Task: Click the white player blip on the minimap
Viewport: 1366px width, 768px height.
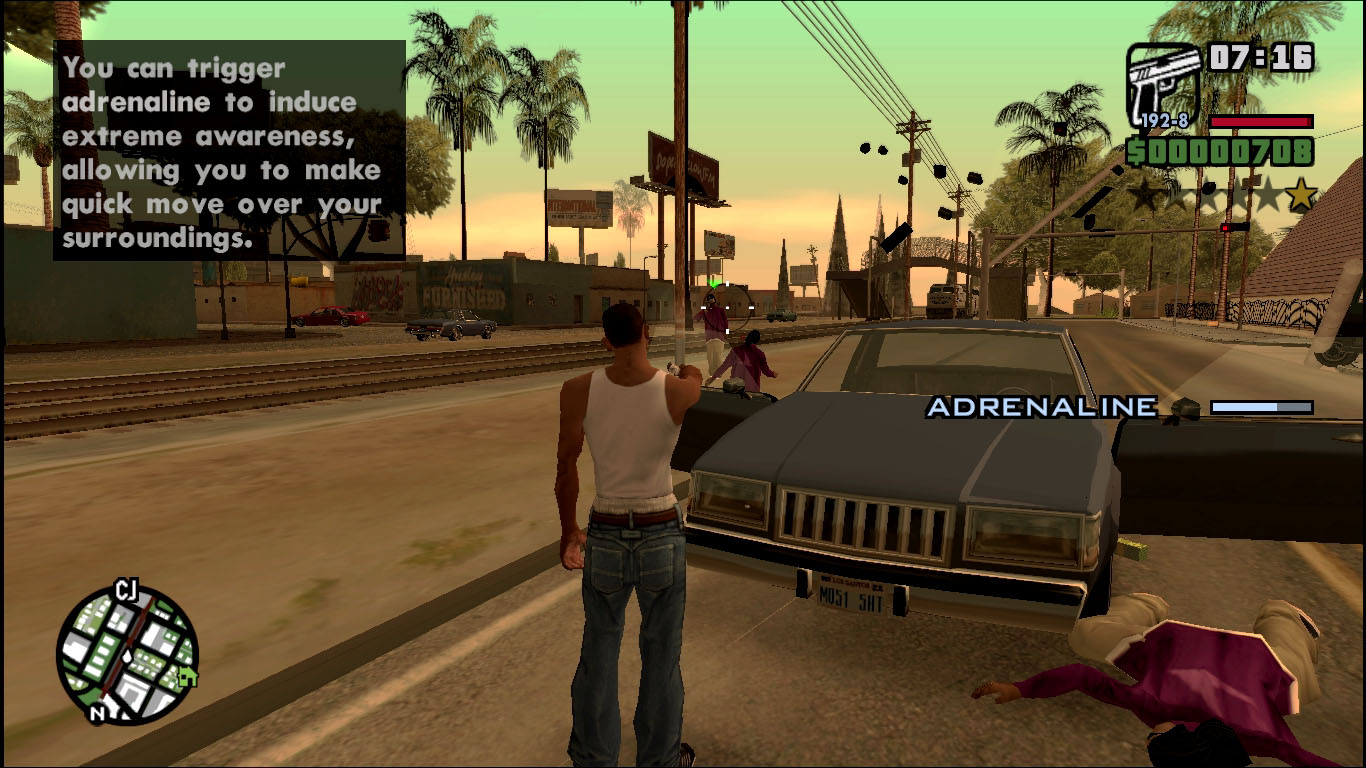Action: [127, 657]
